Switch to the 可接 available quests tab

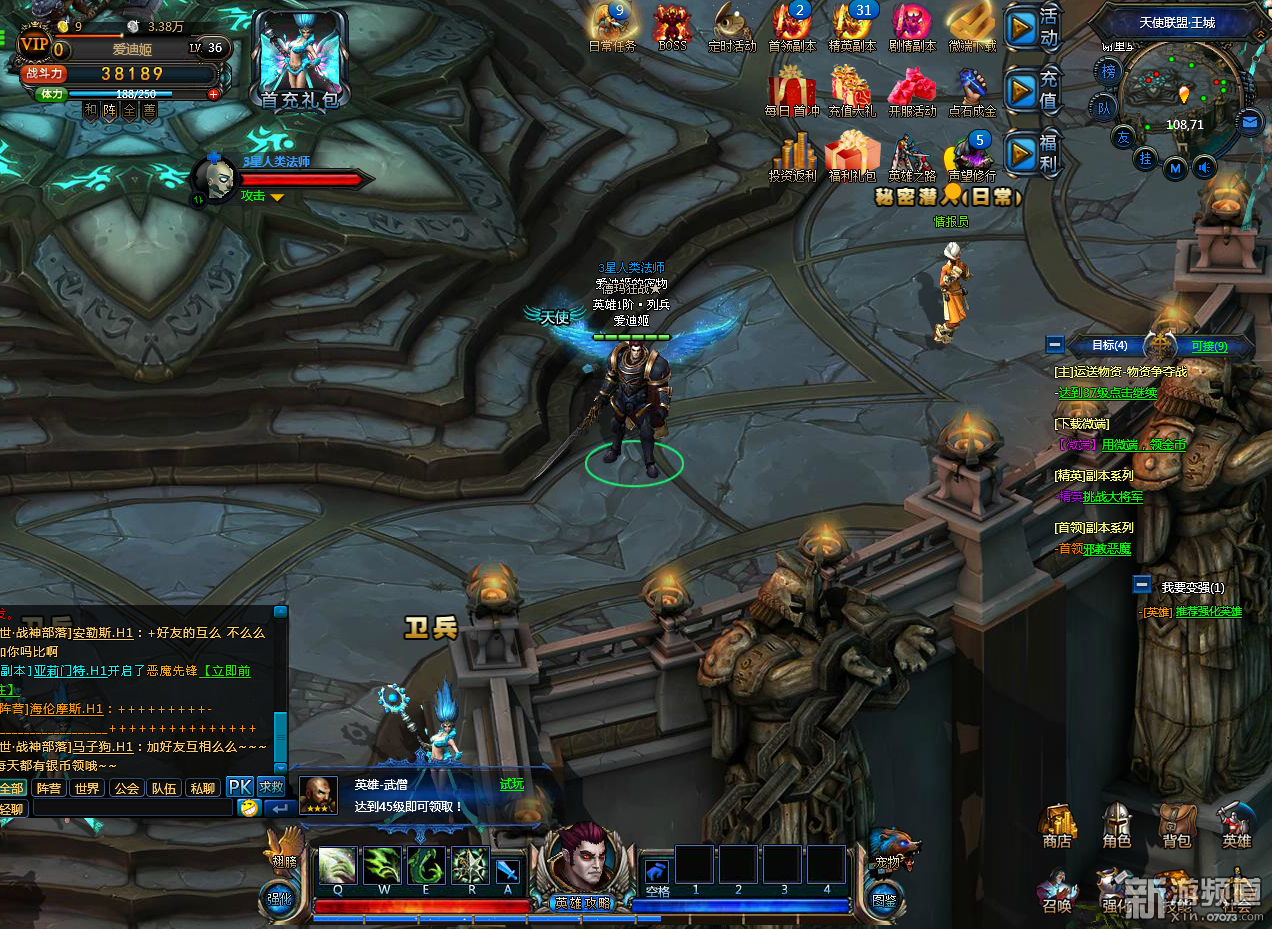[1209, 346]
